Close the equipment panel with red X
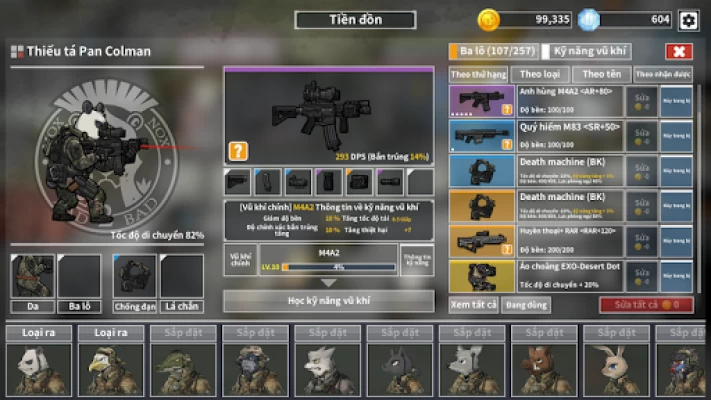The image size is (711, 400). click(678, 51)
